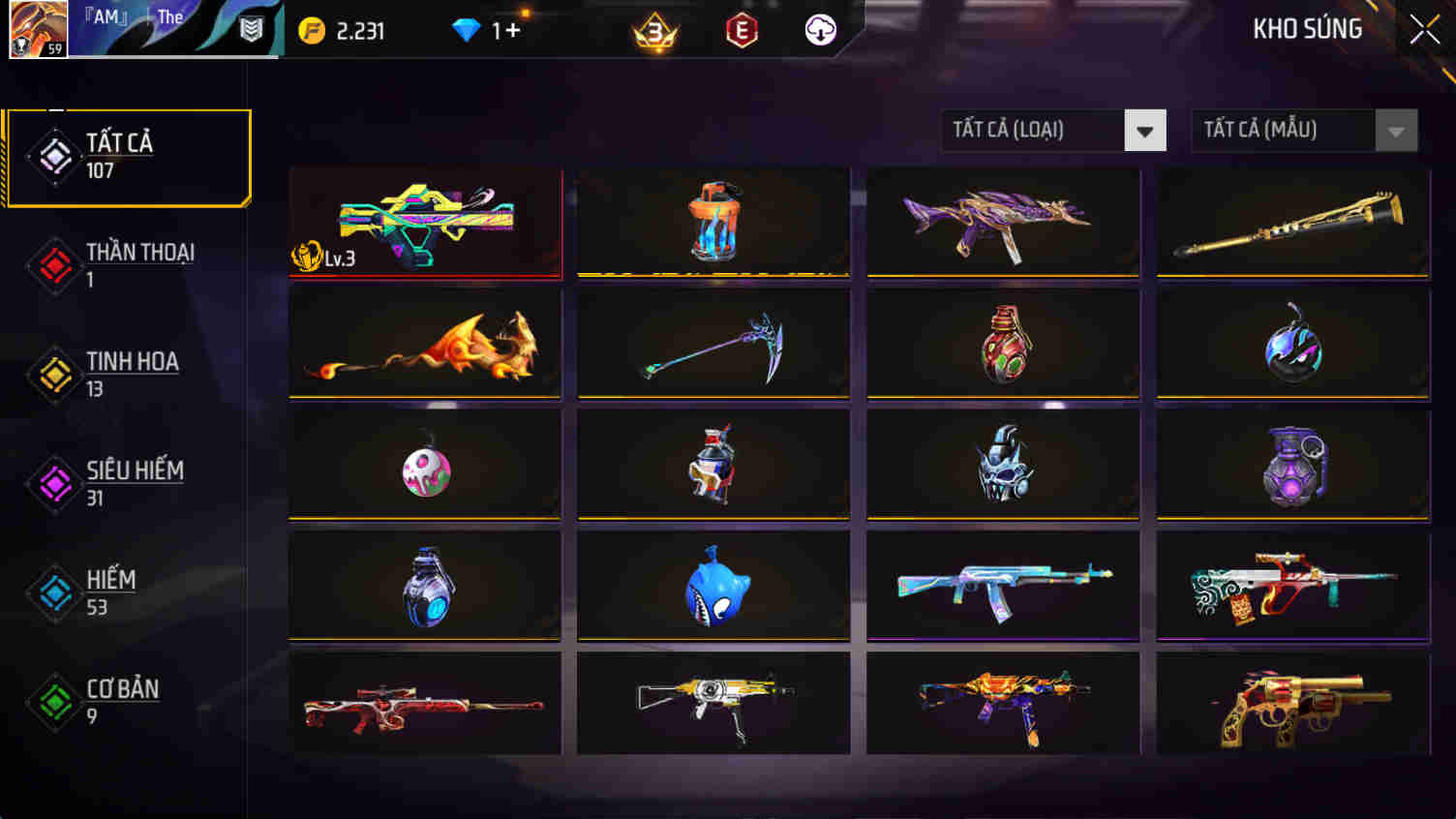Expand the weapon type filter arrow
Screen dimensions: 1456x819
click(1146, 130)
